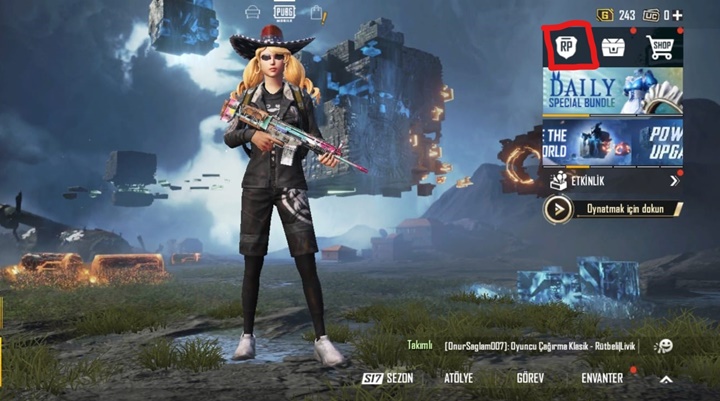Select the top shopping bag icon

[318, 13]
